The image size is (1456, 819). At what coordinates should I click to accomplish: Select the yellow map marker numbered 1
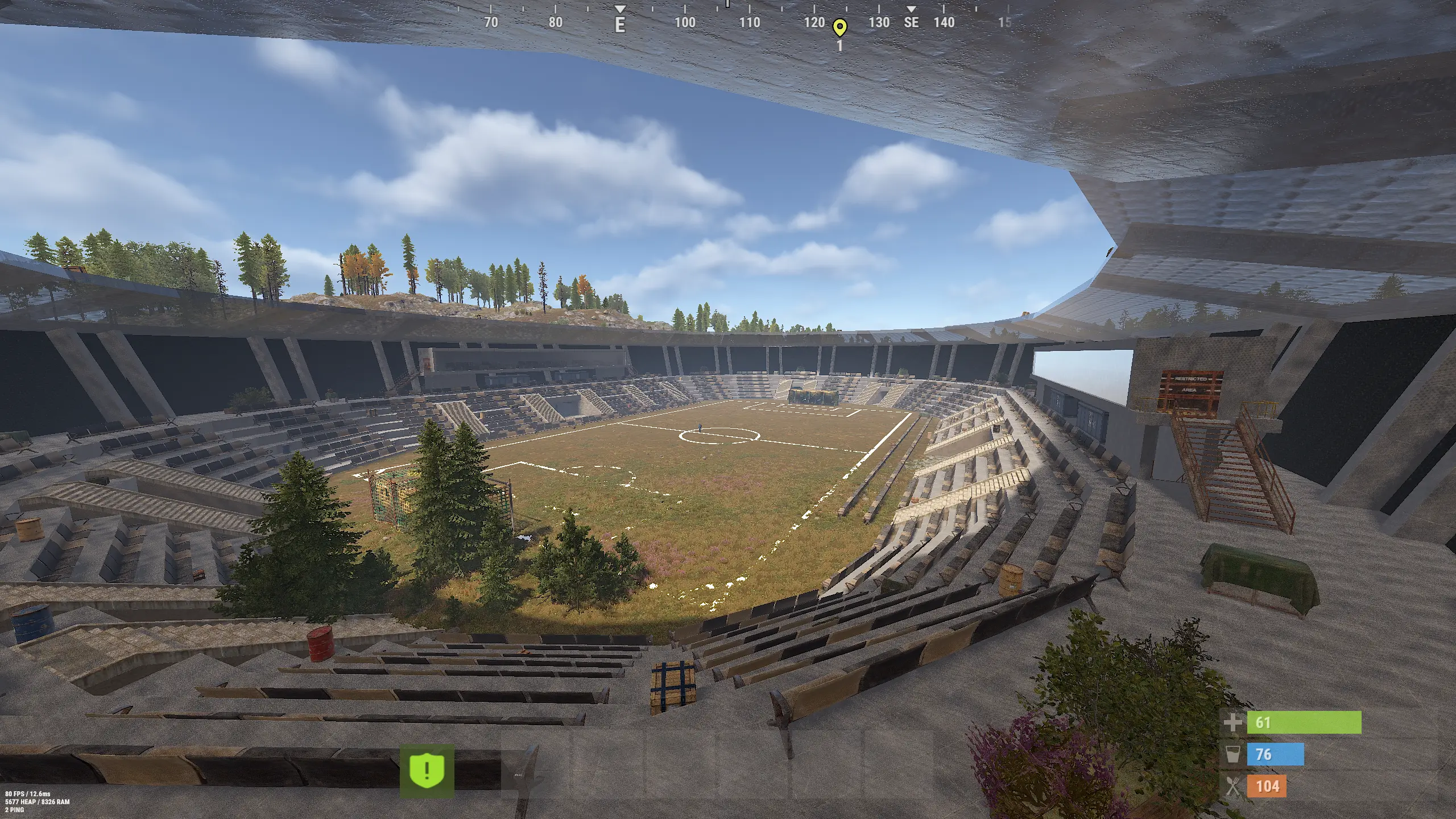tap(839, 27)
